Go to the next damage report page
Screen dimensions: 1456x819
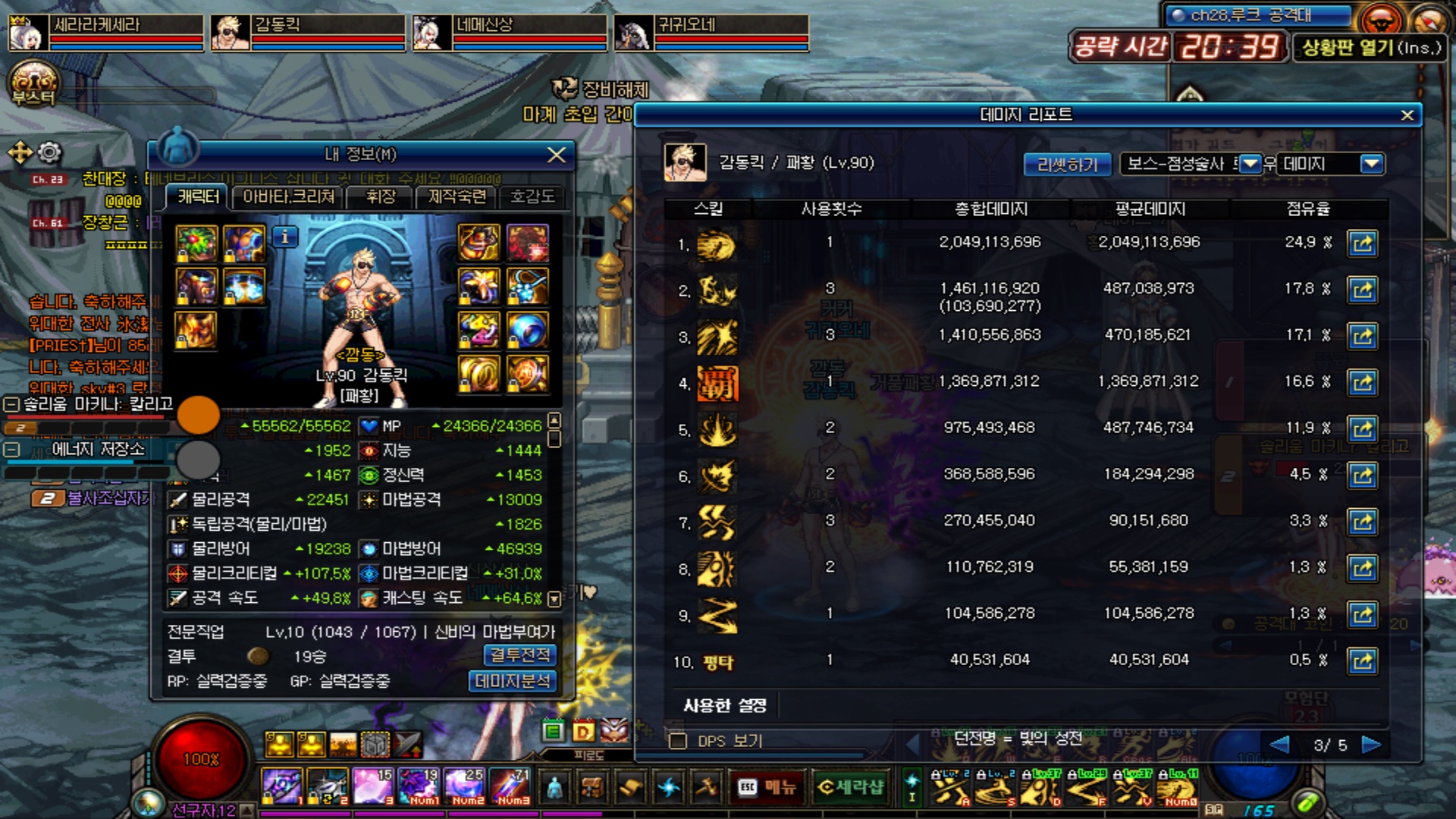[x=1371, y=745]
